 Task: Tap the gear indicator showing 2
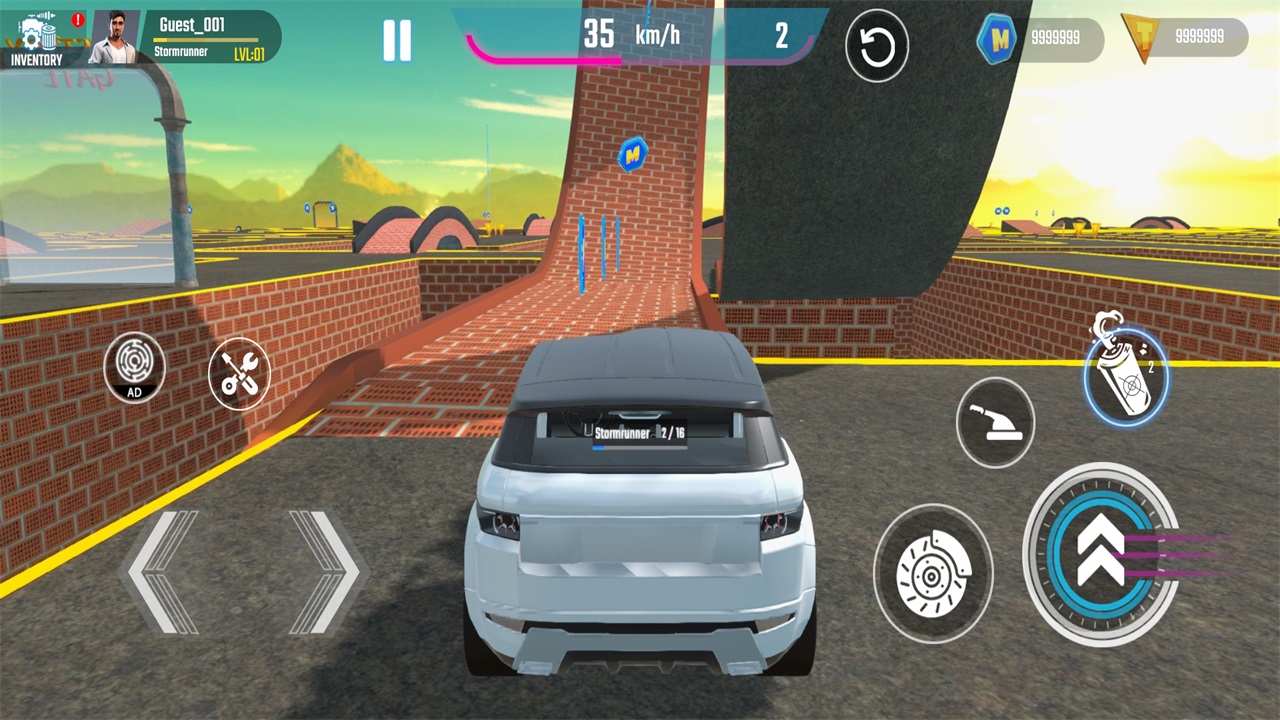(781, 36)
